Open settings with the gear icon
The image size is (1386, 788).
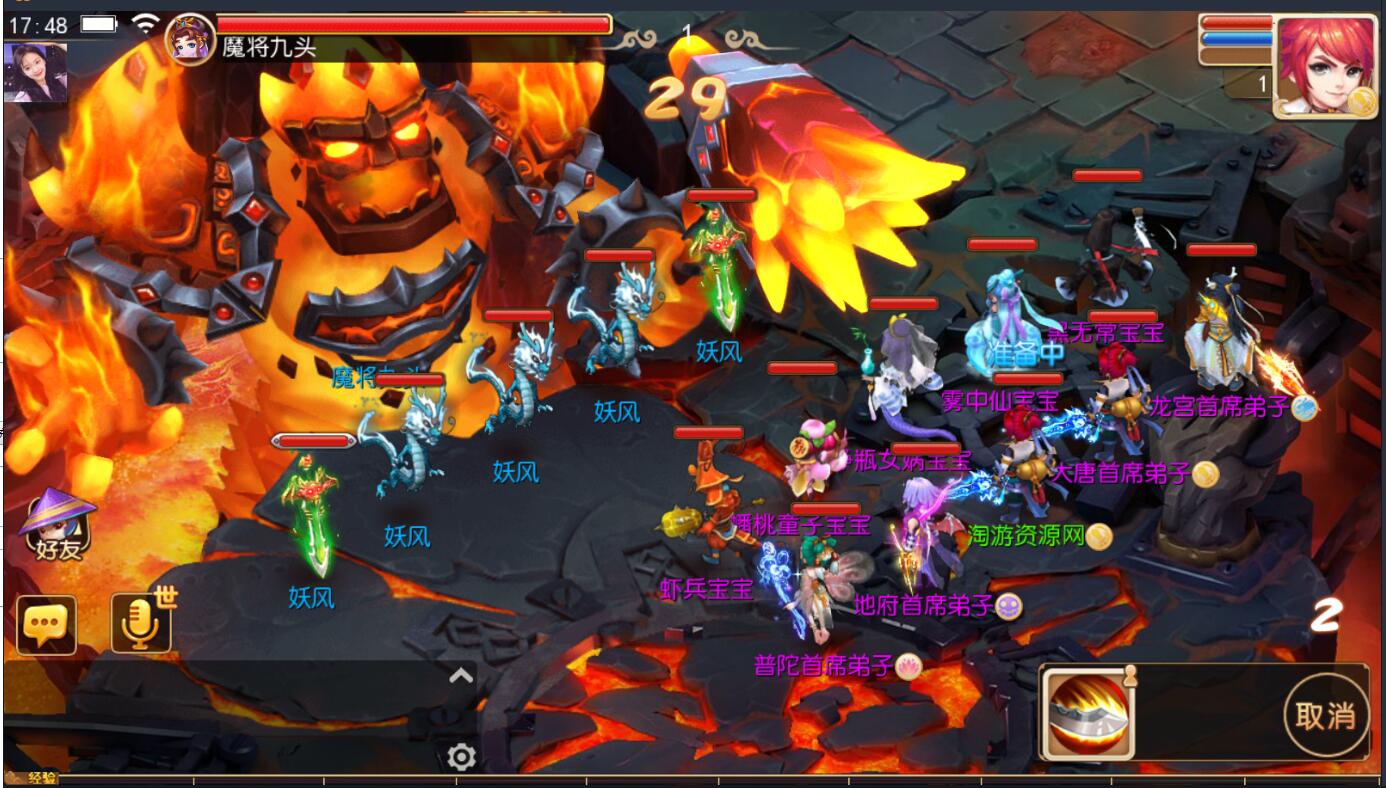[461, 757]
